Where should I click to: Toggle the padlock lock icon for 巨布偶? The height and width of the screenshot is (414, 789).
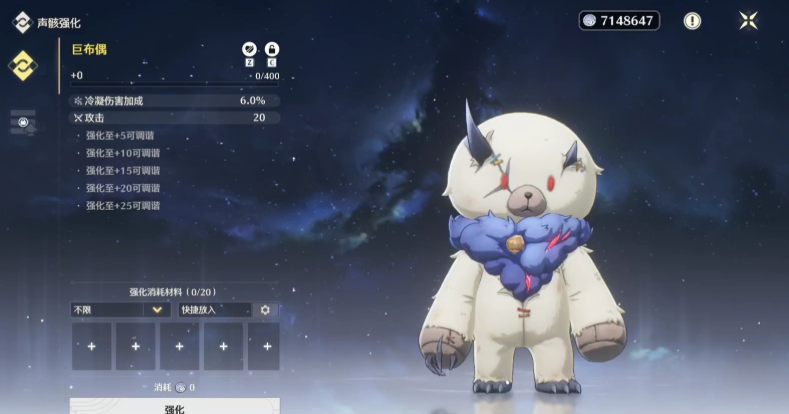[x=271, y=49]
